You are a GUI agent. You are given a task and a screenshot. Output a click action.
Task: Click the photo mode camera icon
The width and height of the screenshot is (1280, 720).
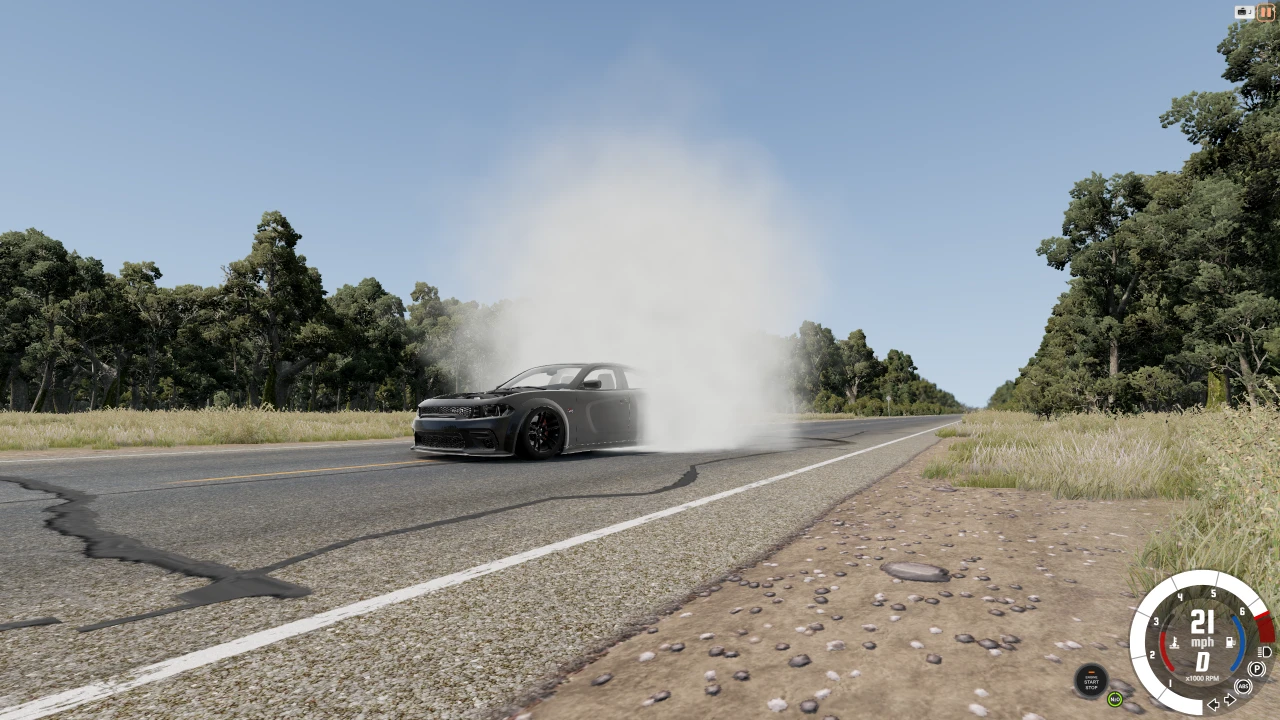point(1242,12)
